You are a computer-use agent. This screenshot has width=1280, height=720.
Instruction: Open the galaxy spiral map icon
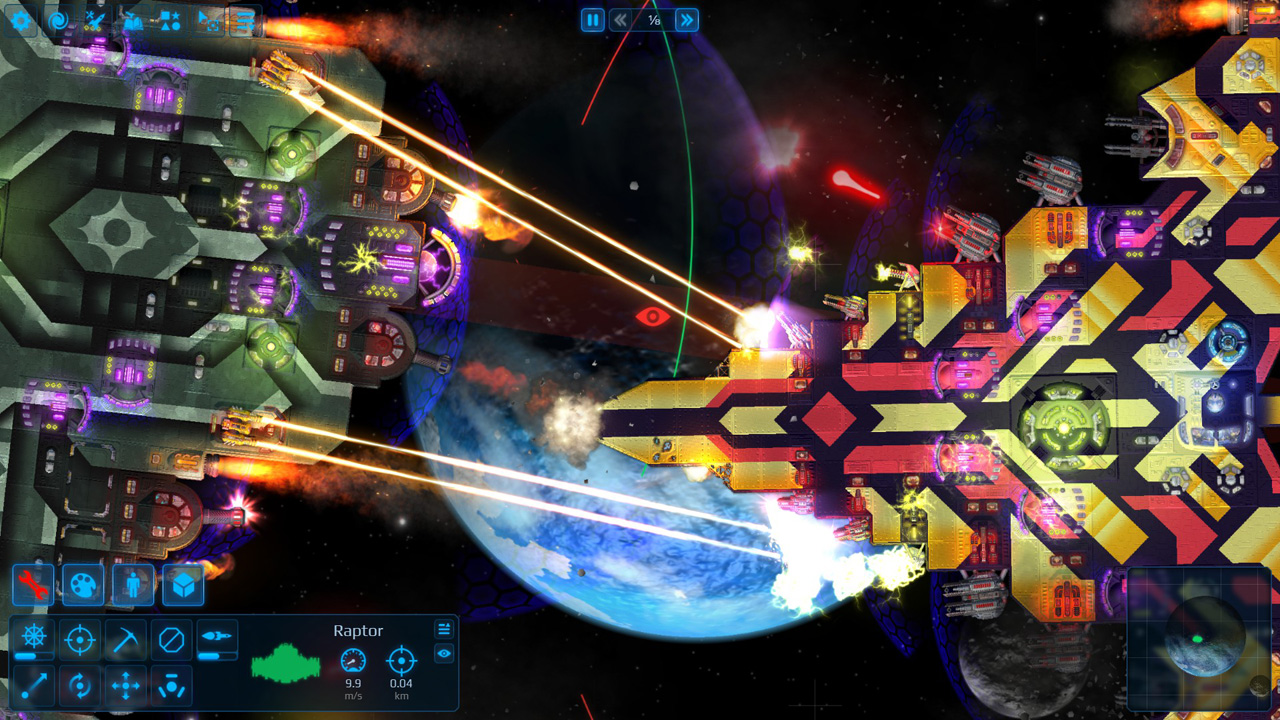pos(58,19)
